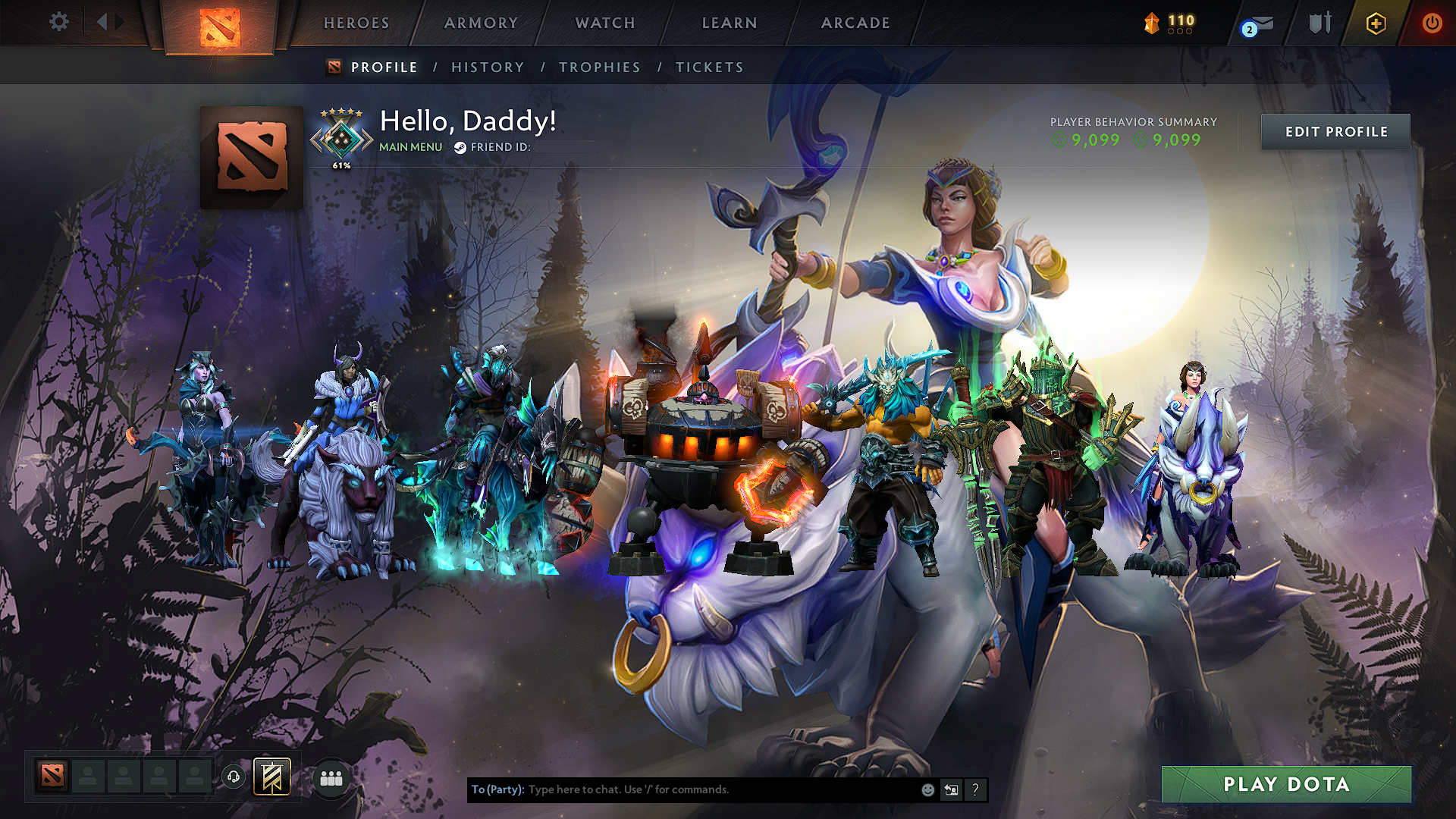Screen dimensions: 1456x819
Task: Open the TROPHIES tab
Action: coord(599,67)
